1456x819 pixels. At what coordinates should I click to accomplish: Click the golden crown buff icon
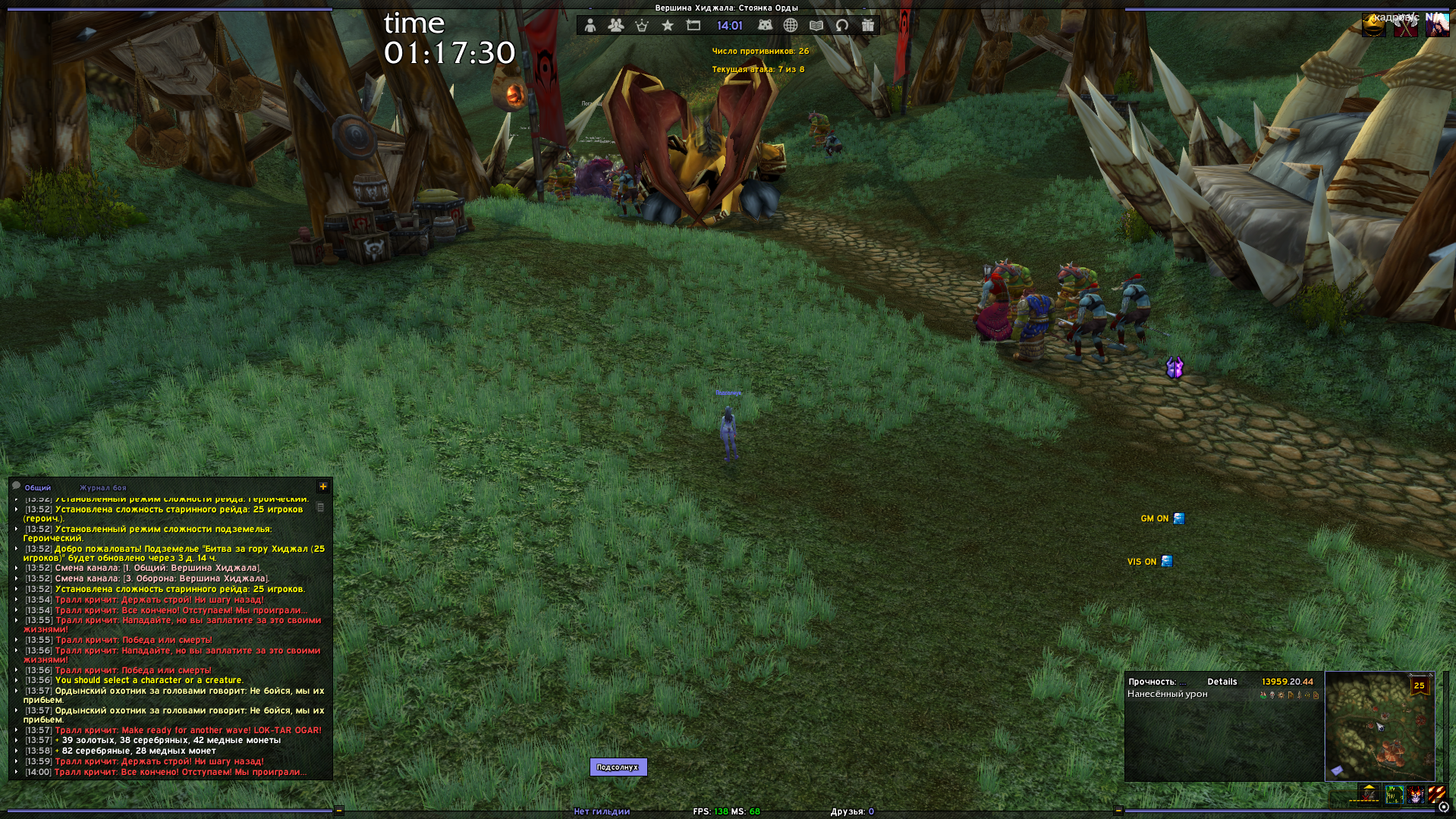click(x=1374, y=26)
